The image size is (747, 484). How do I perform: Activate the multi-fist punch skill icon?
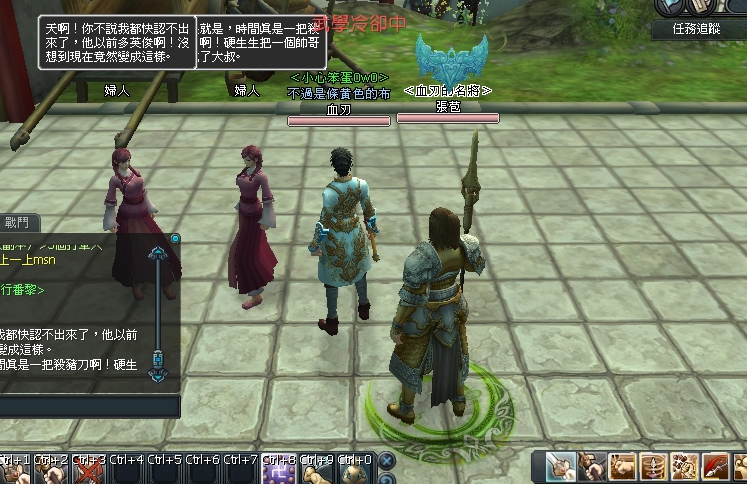click(684, 467)
